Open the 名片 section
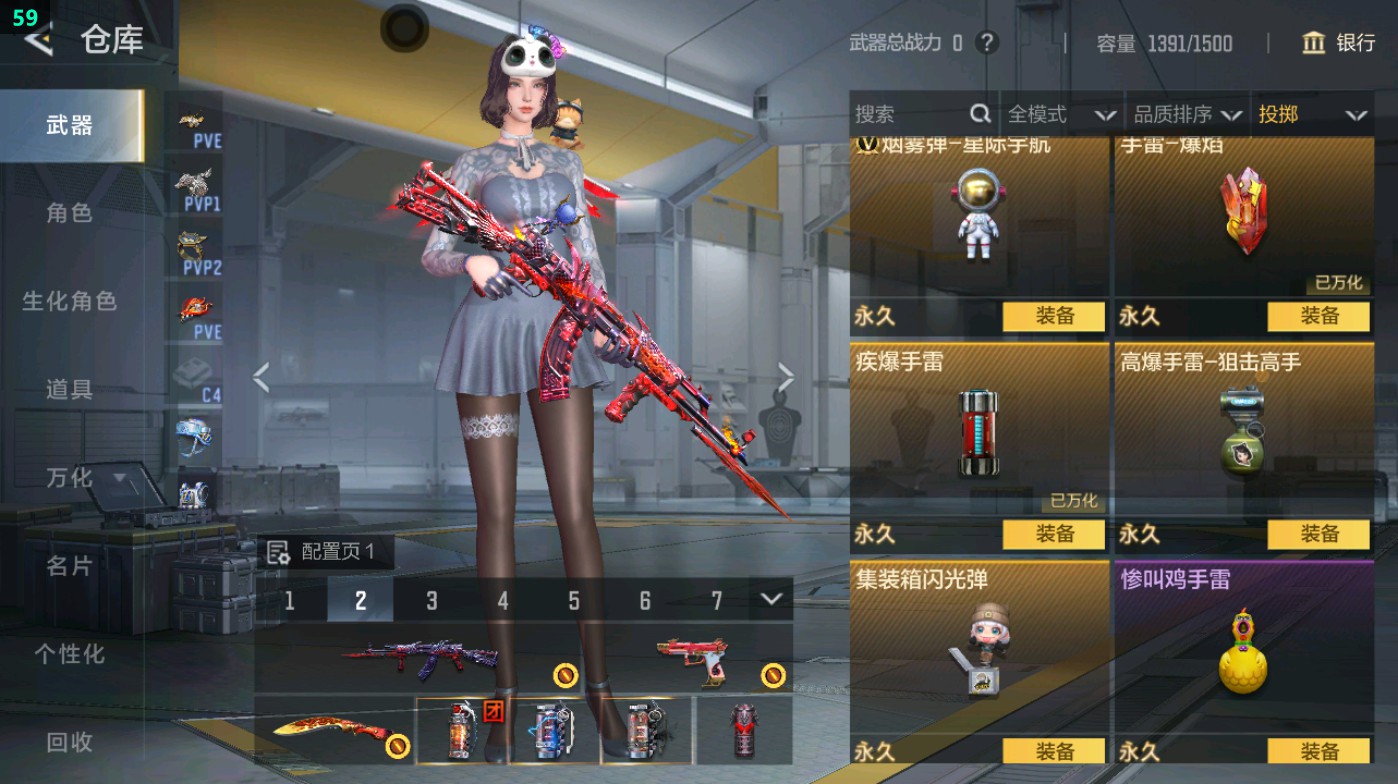Image resolution: width=1398 pixels, height=784 pixels. (x=69, y=566)
